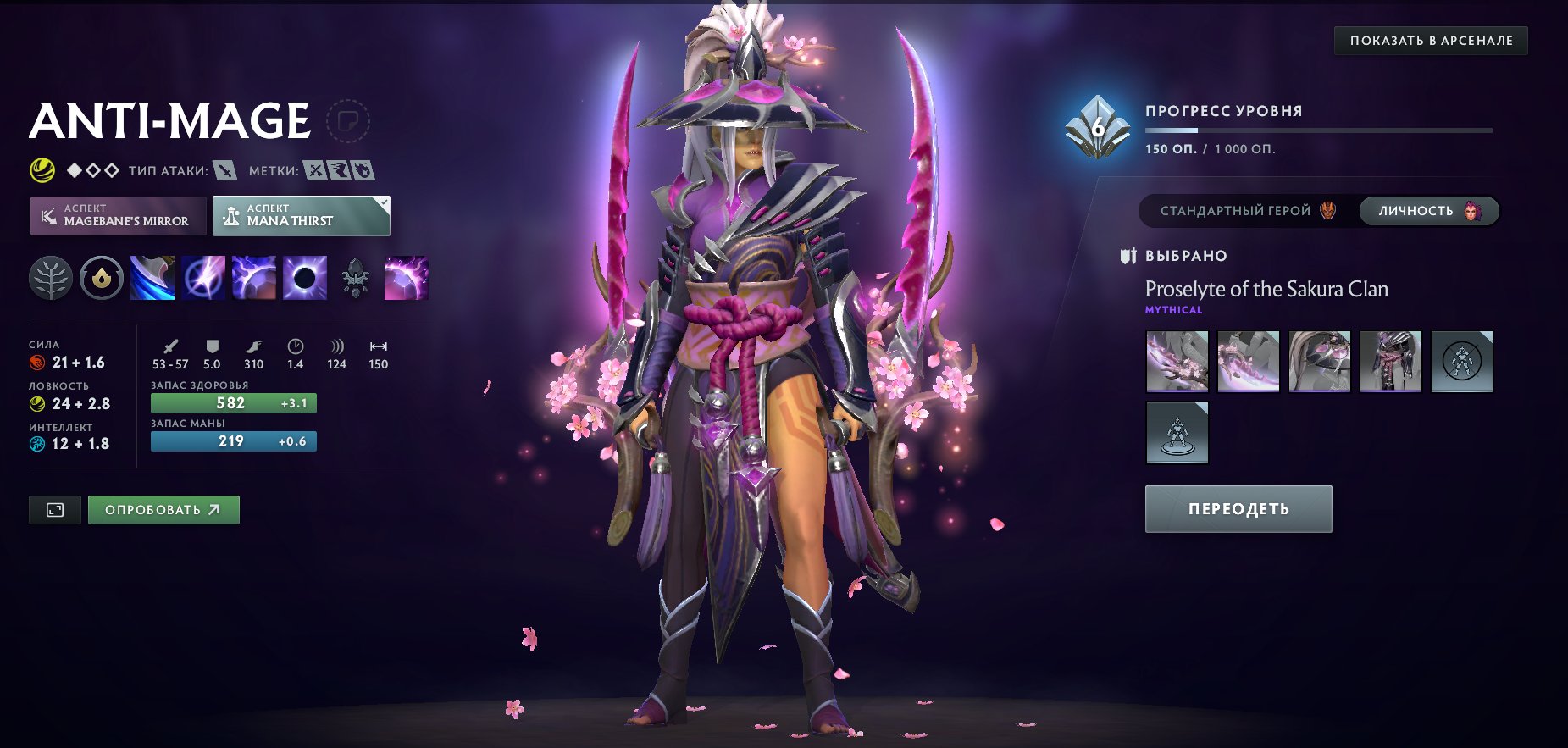
Task: Select the Magebane's Mirror aspect
Action: (x=118, y=216)
